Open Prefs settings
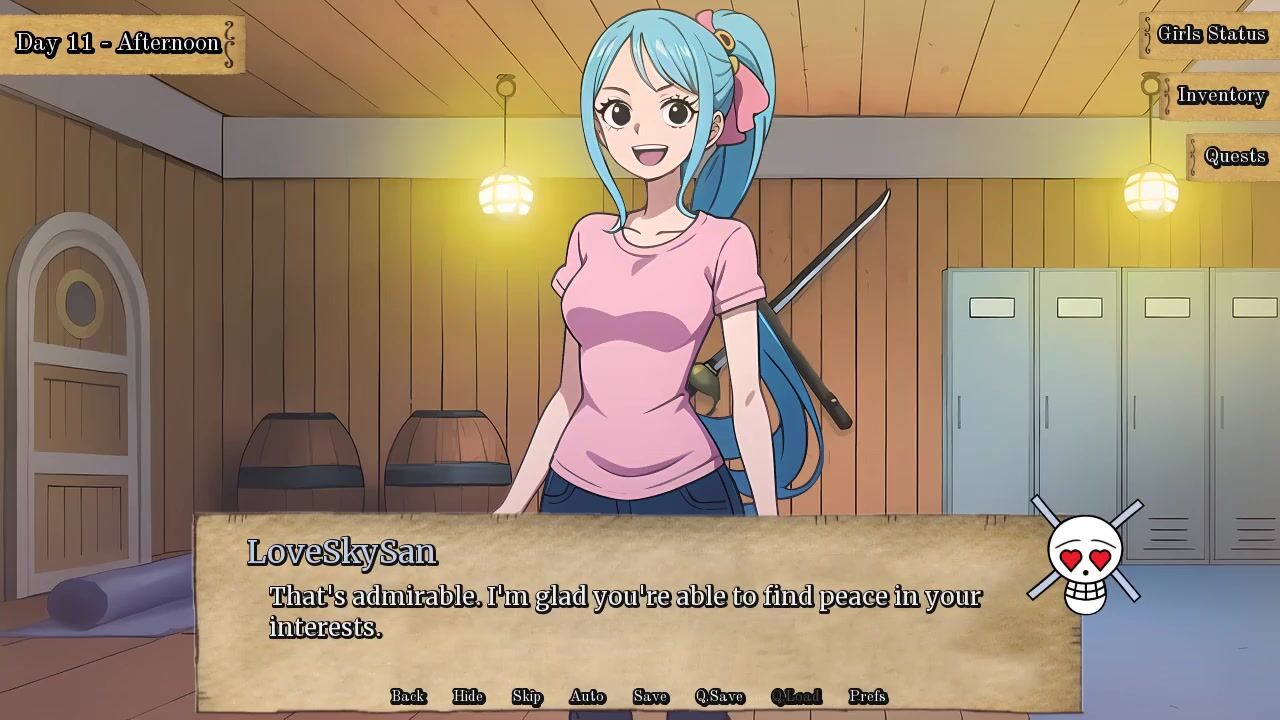1280x720 pixels. pos(867,696)
